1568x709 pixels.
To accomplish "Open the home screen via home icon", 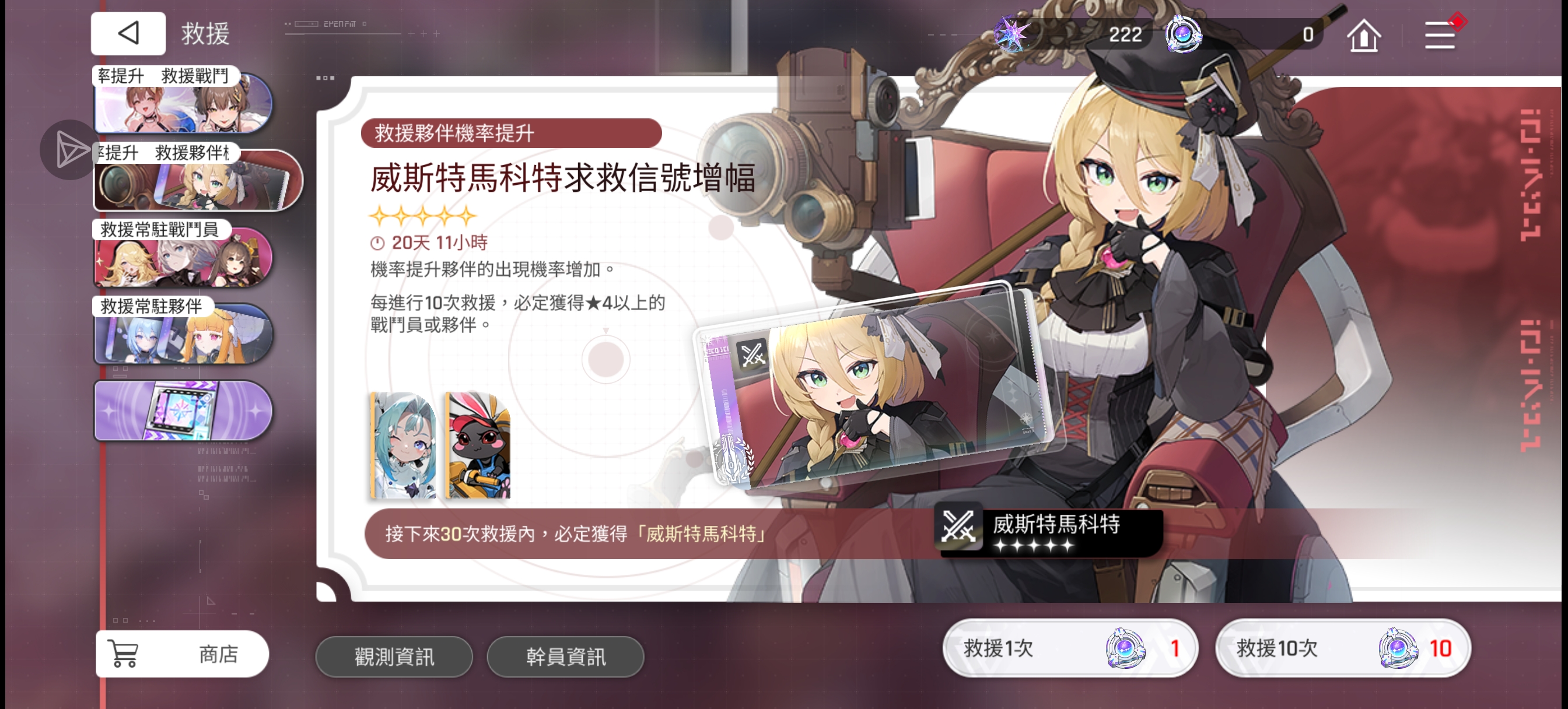I will [1363, 34].
